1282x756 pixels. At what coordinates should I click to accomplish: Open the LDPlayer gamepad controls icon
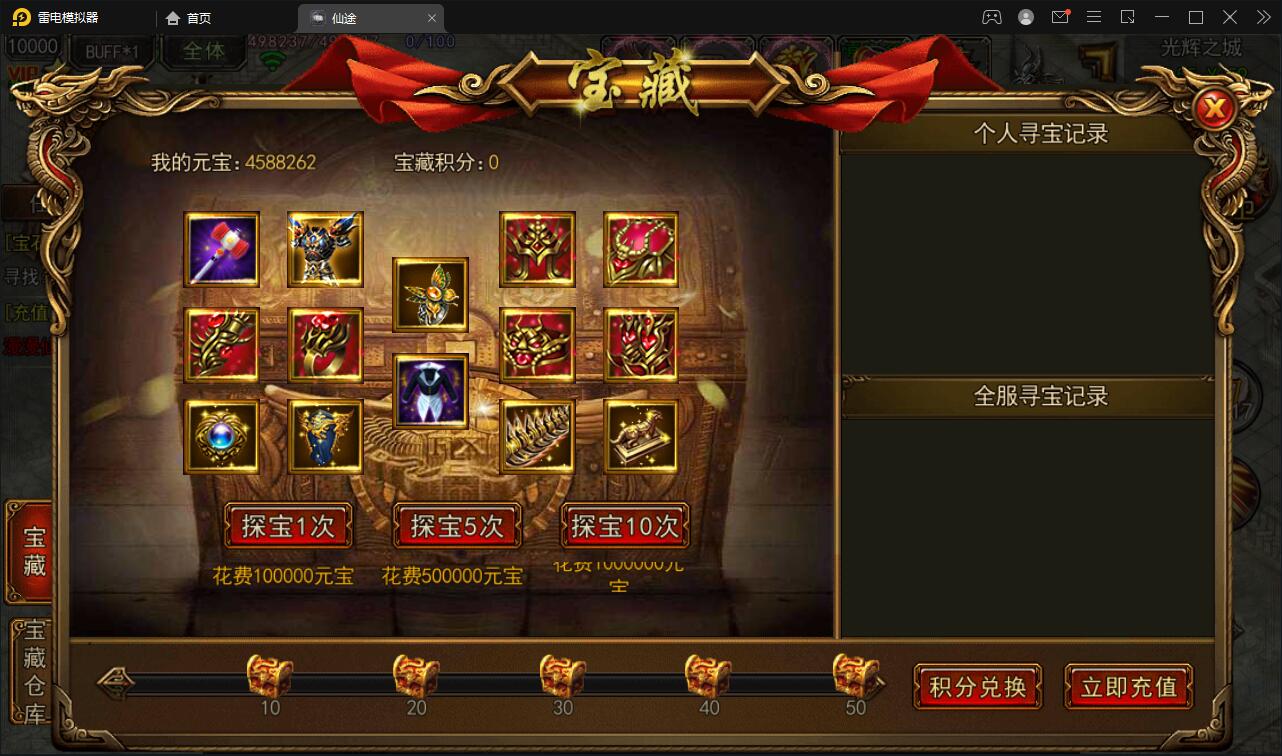991,17
